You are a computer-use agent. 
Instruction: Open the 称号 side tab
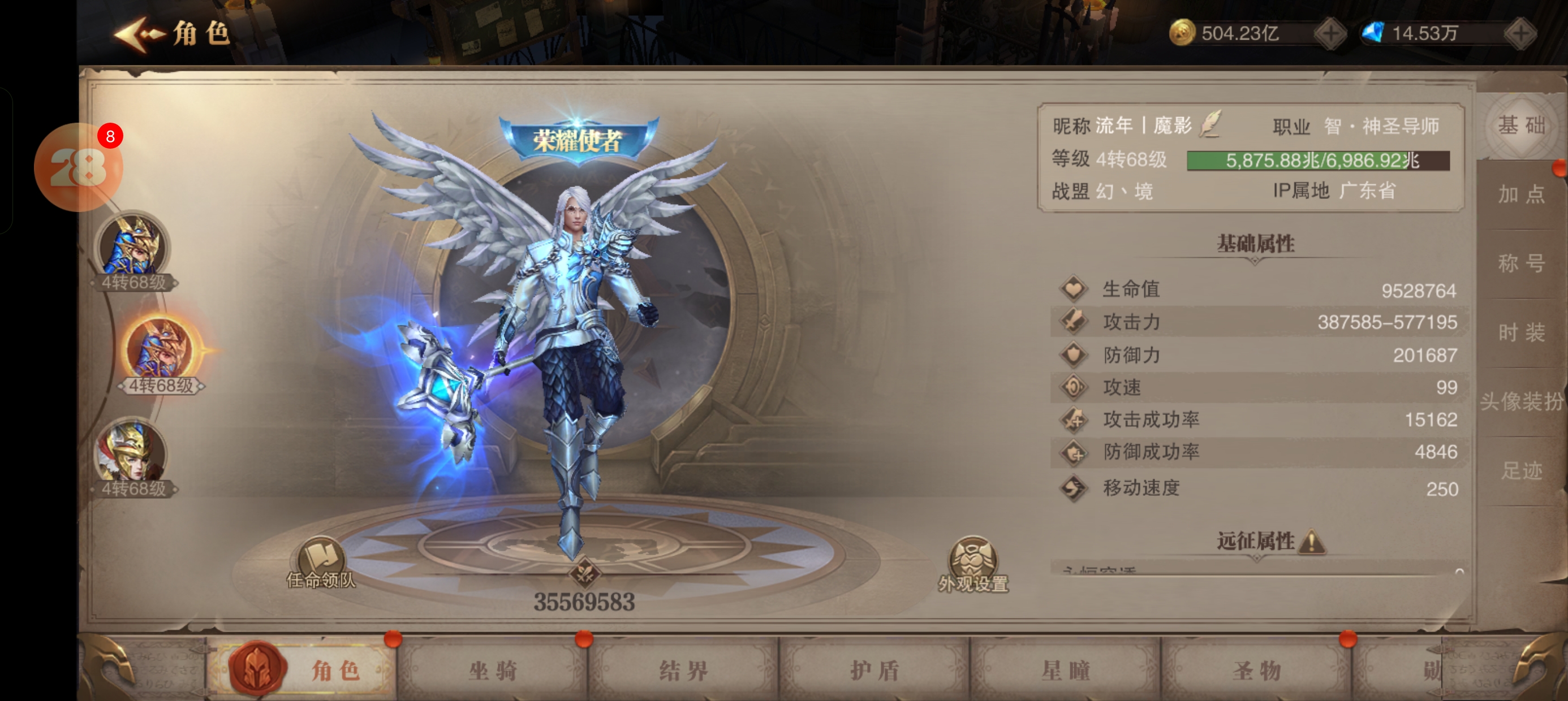[1521, 263]
